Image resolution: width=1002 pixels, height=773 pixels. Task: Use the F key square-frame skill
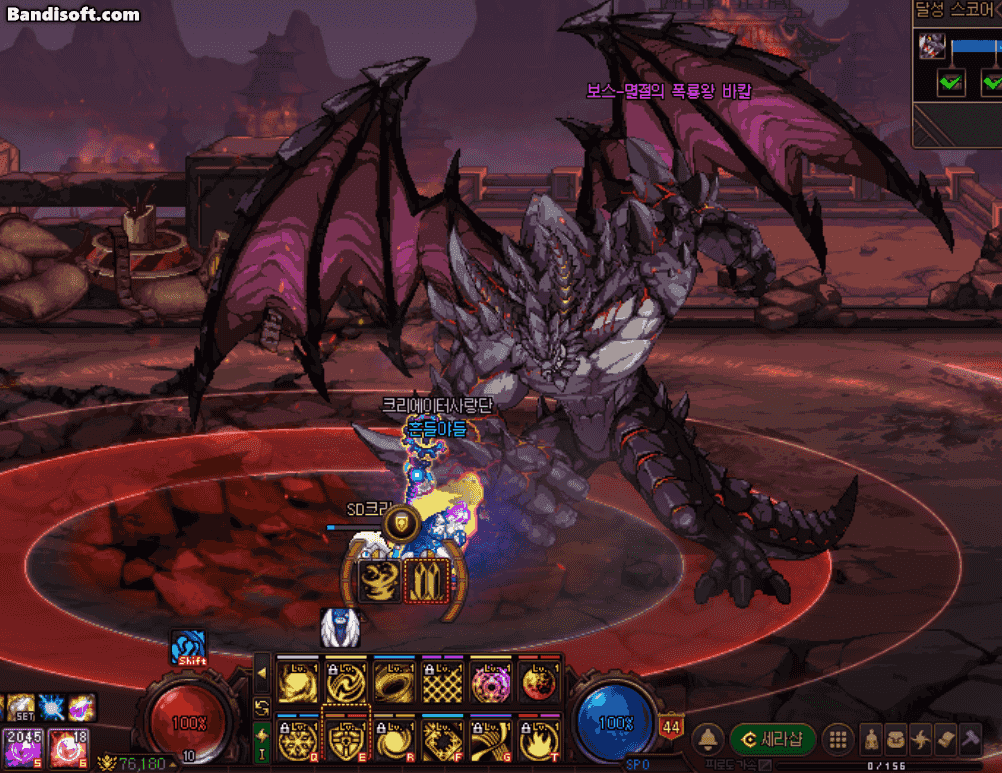click(443, 741)
